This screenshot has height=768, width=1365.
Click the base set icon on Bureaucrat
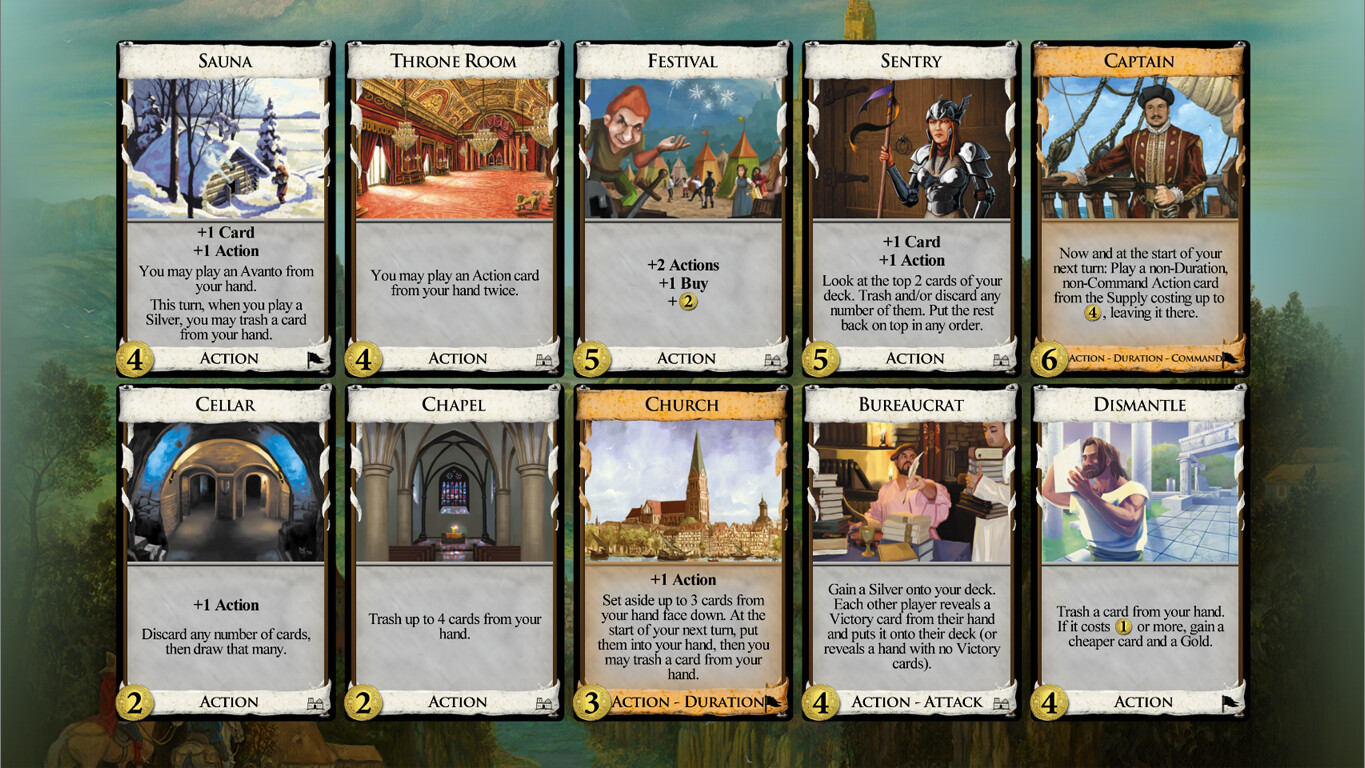(x=1001, y=701)
